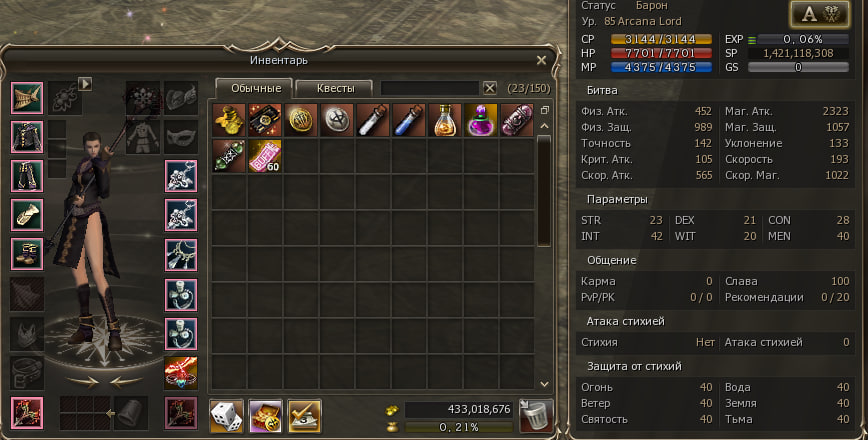The height and width of the screenshot is (440, 868).
Task: Select the orange potion bottle
Action: (x=445, y=120)
